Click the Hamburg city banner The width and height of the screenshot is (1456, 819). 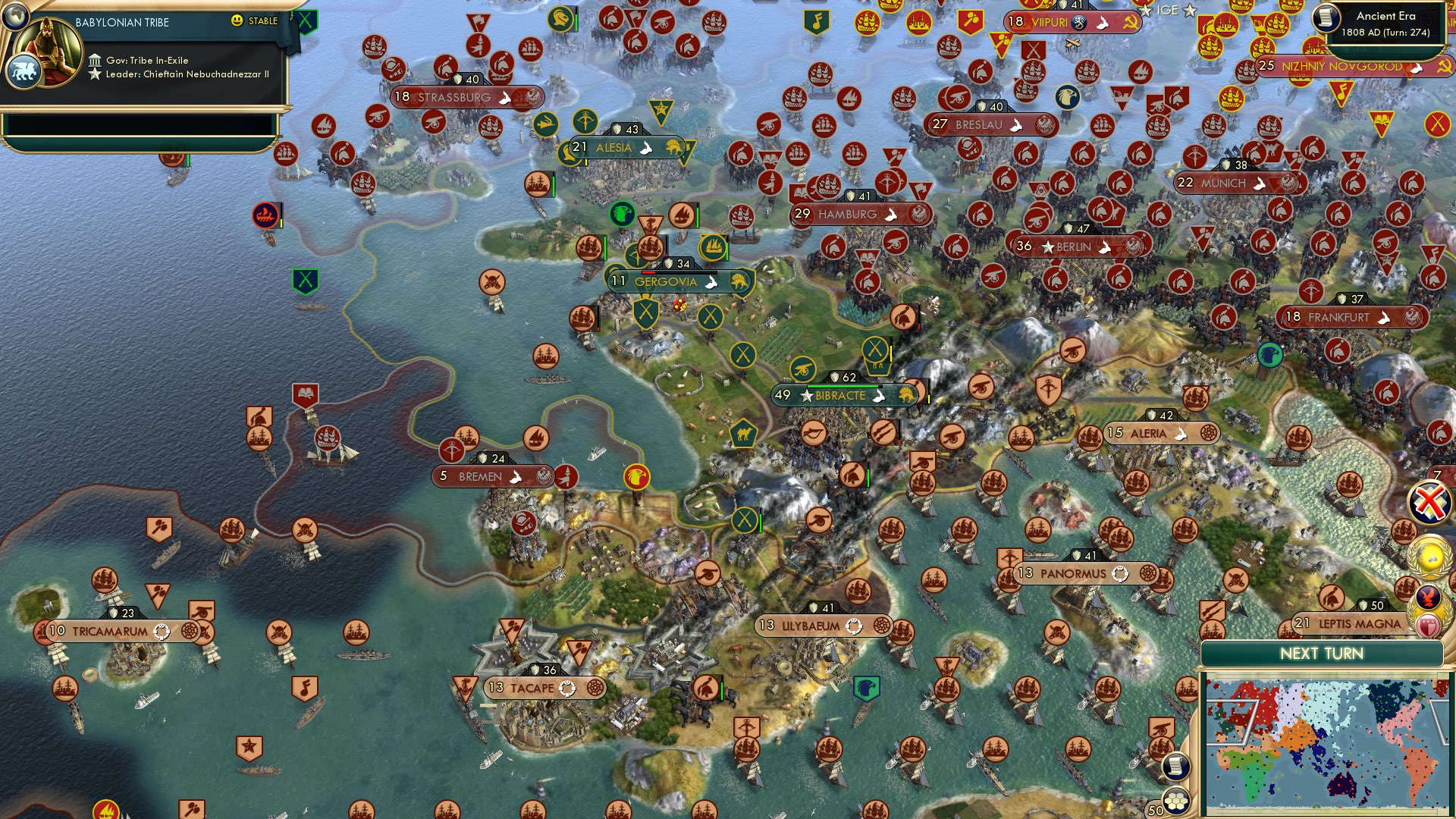[x=849, y=215]
